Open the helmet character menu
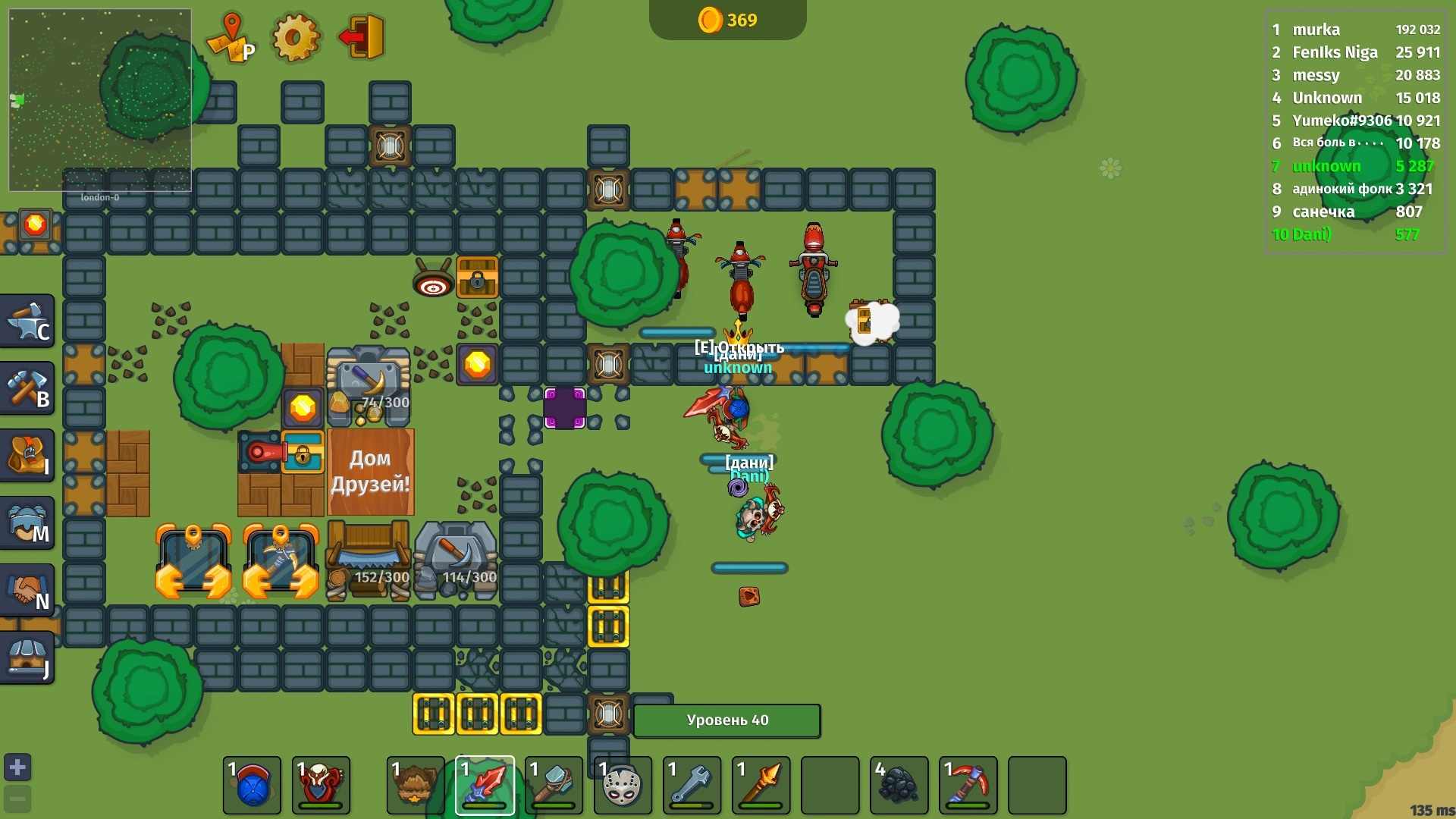This screenshot has height=819, width=1456. 27,523
